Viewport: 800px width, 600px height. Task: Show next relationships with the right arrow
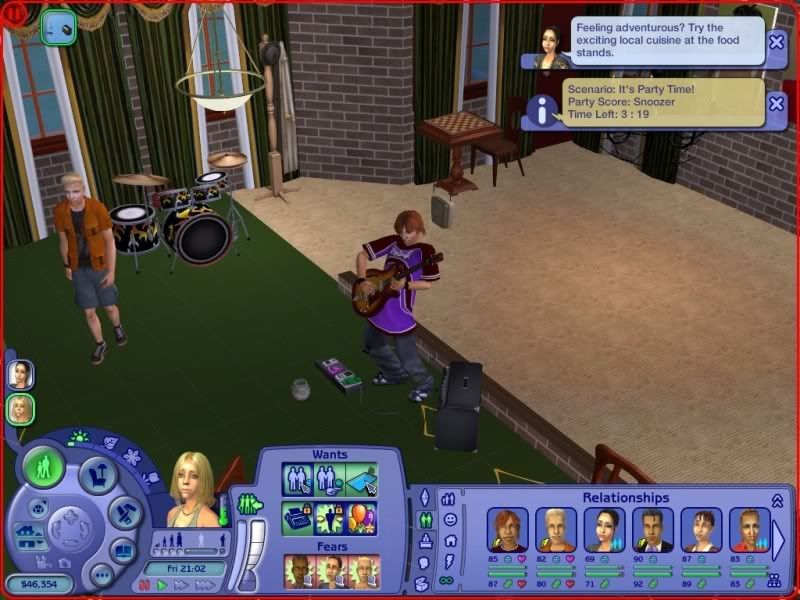point(780,539)
